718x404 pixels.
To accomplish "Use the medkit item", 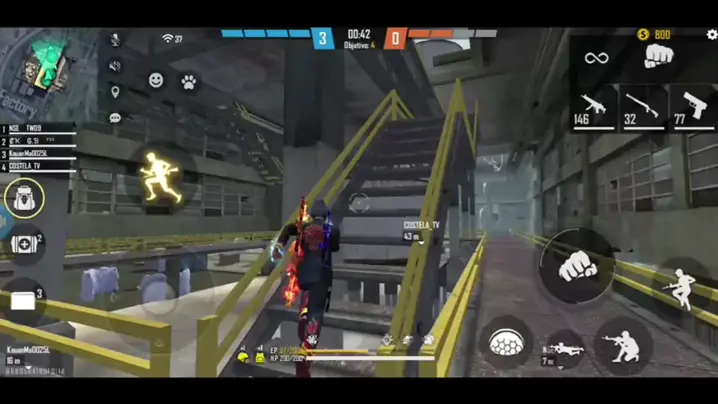I will [x=24, y=245].
